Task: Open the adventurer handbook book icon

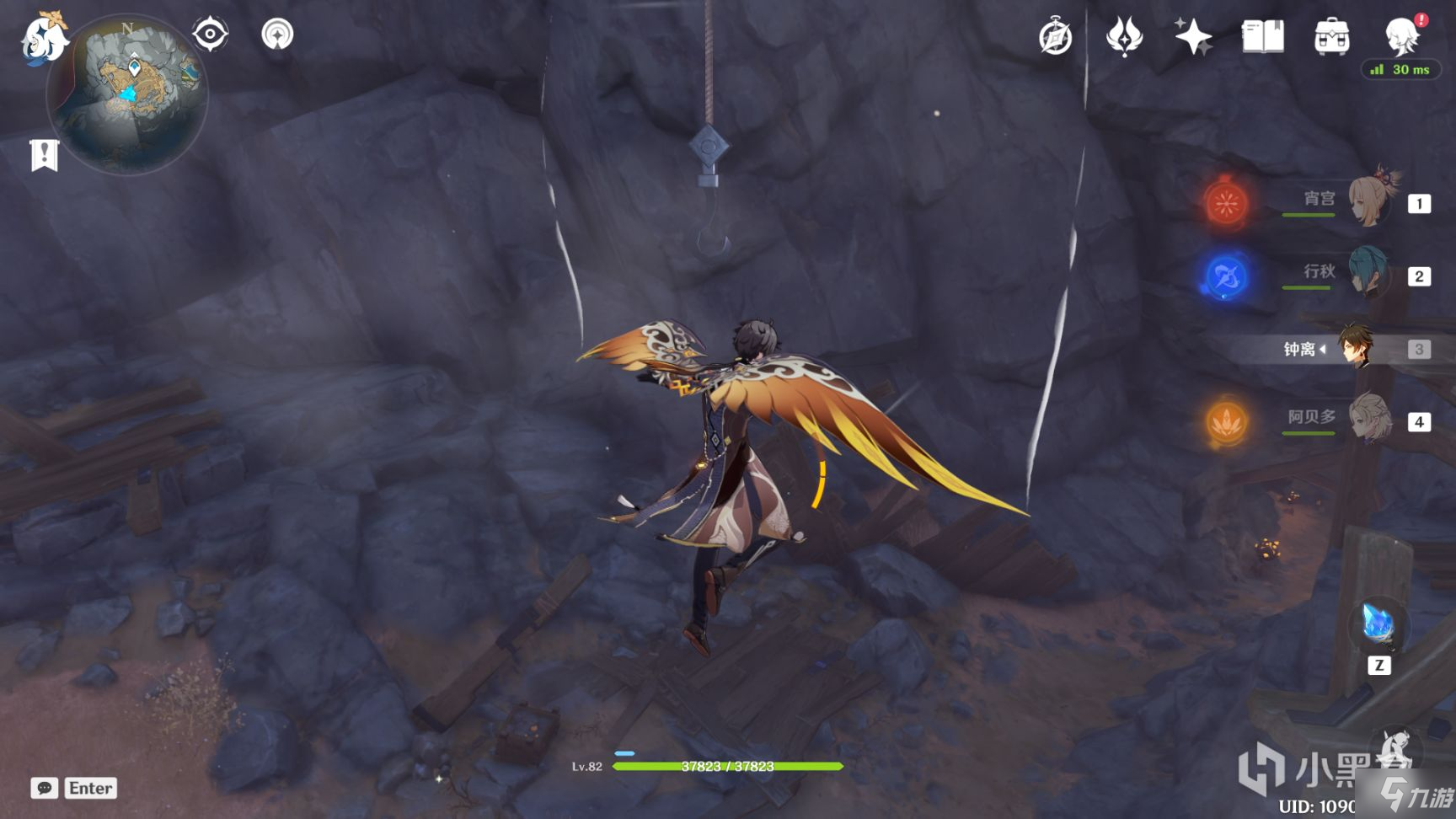Action: (x=1262, y=37)
